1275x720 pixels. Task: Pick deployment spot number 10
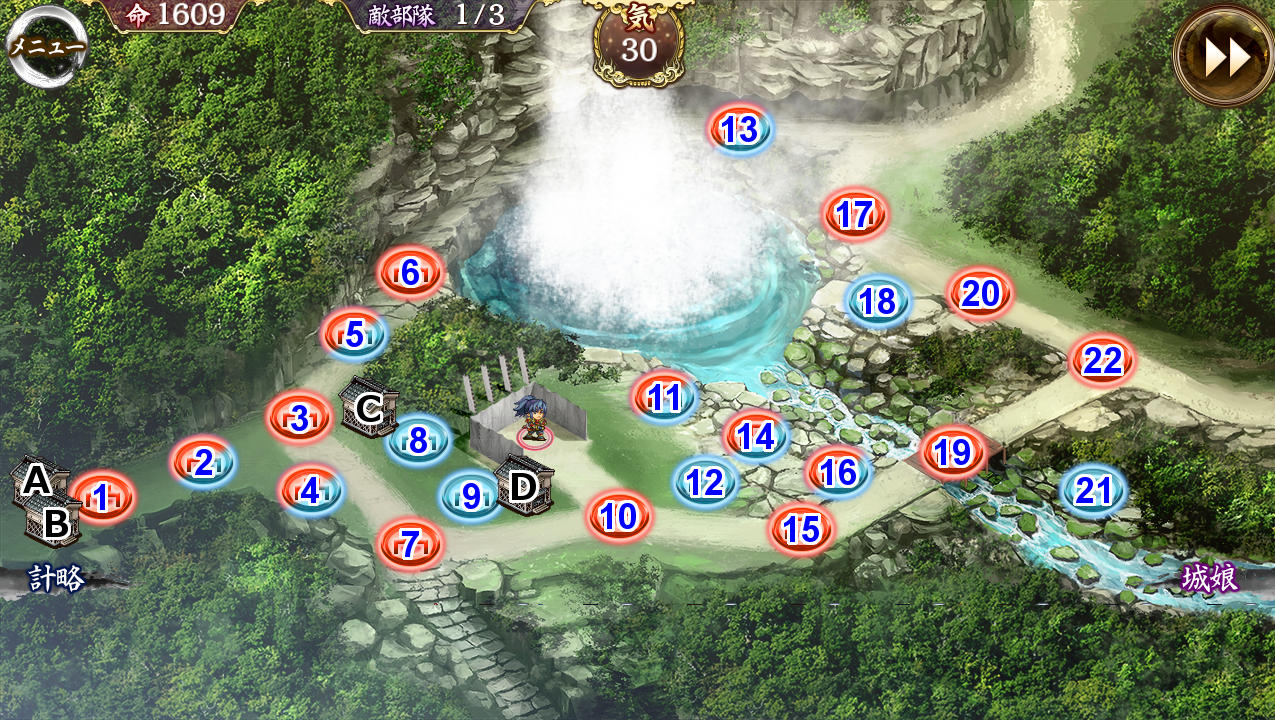pyautogui.click(x=620, y=517)
